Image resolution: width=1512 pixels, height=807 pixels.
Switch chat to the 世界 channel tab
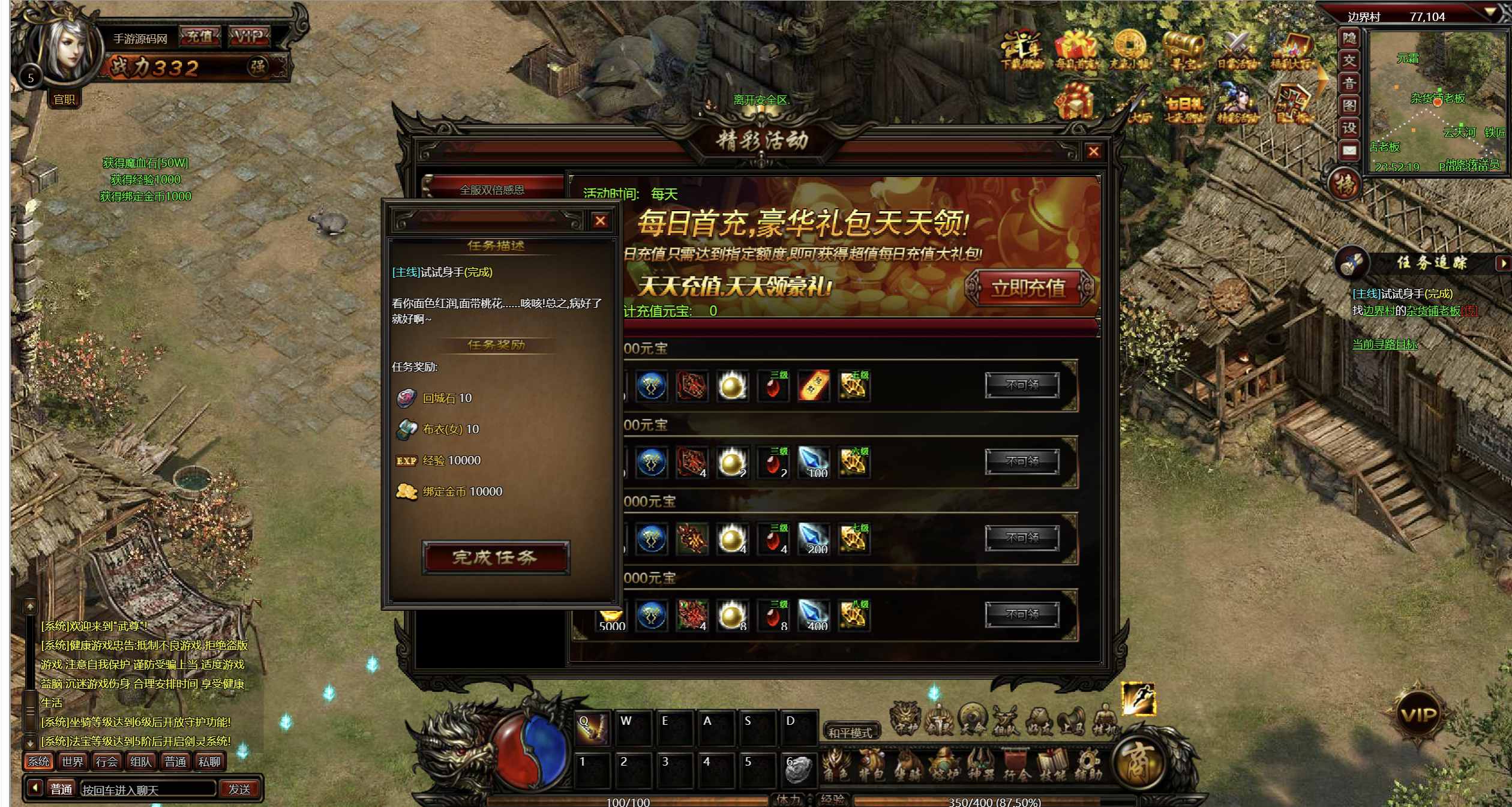point(73,761)
